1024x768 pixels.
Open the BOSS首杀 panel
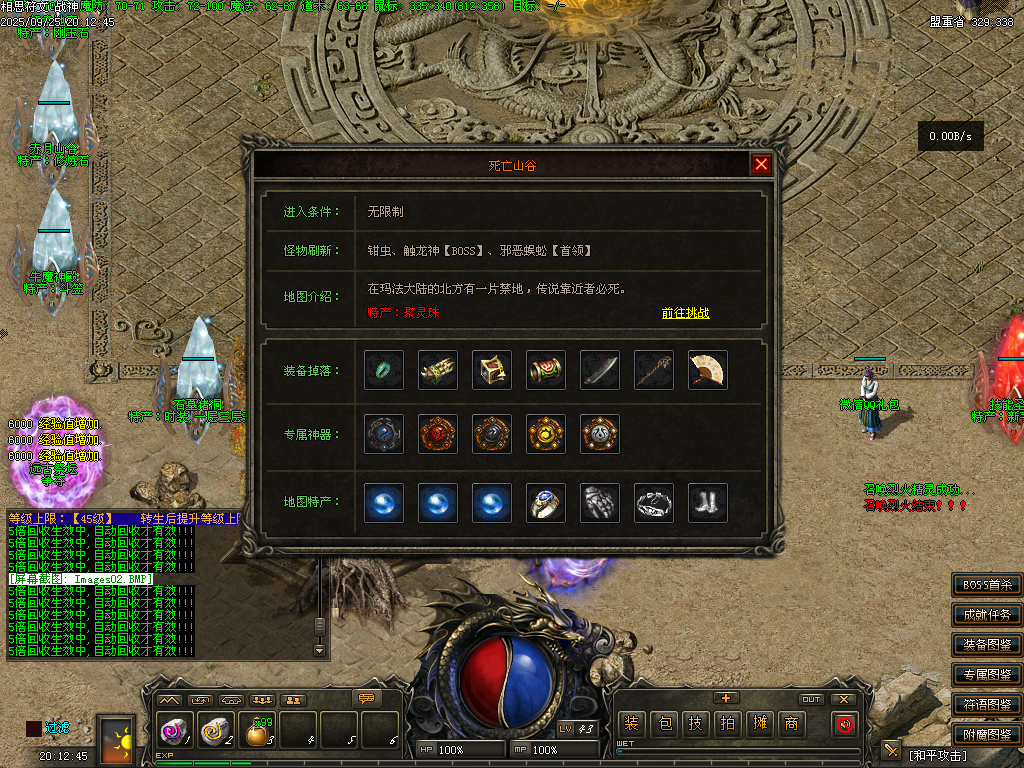[986, 584]
